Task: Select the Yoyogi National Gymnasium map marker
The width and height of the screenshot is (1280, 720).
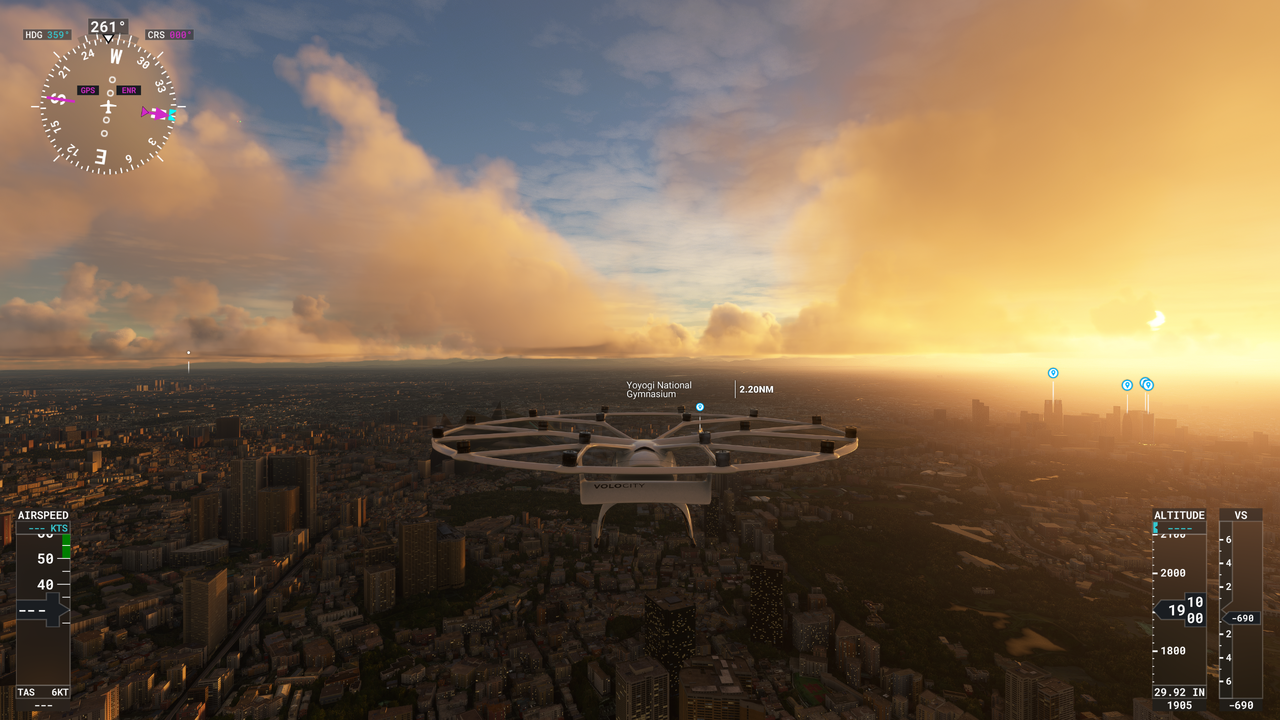Action: 700,407
